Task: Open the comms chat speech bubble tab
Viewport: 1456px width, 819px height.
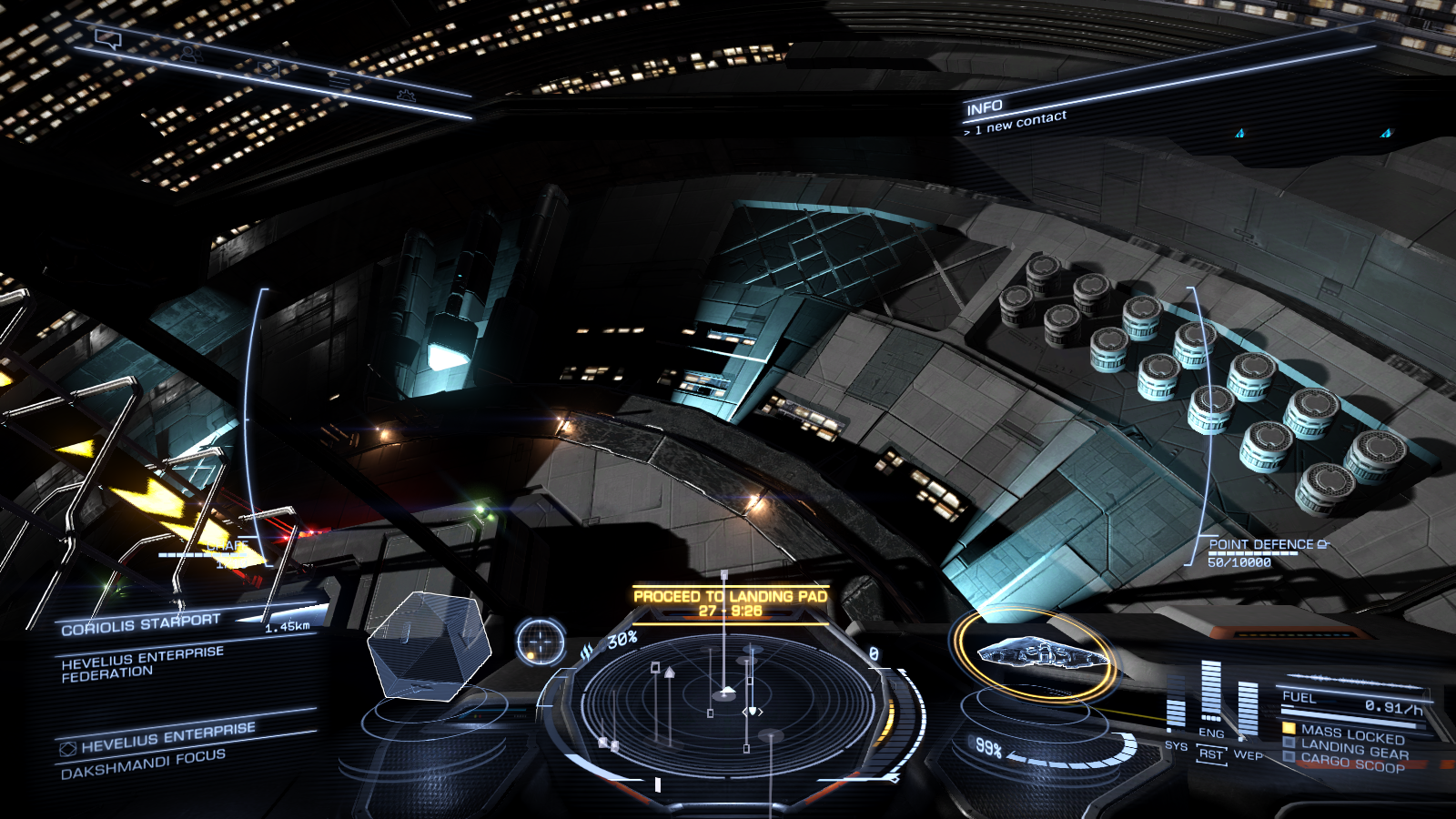Action: [x=108, y=39]
